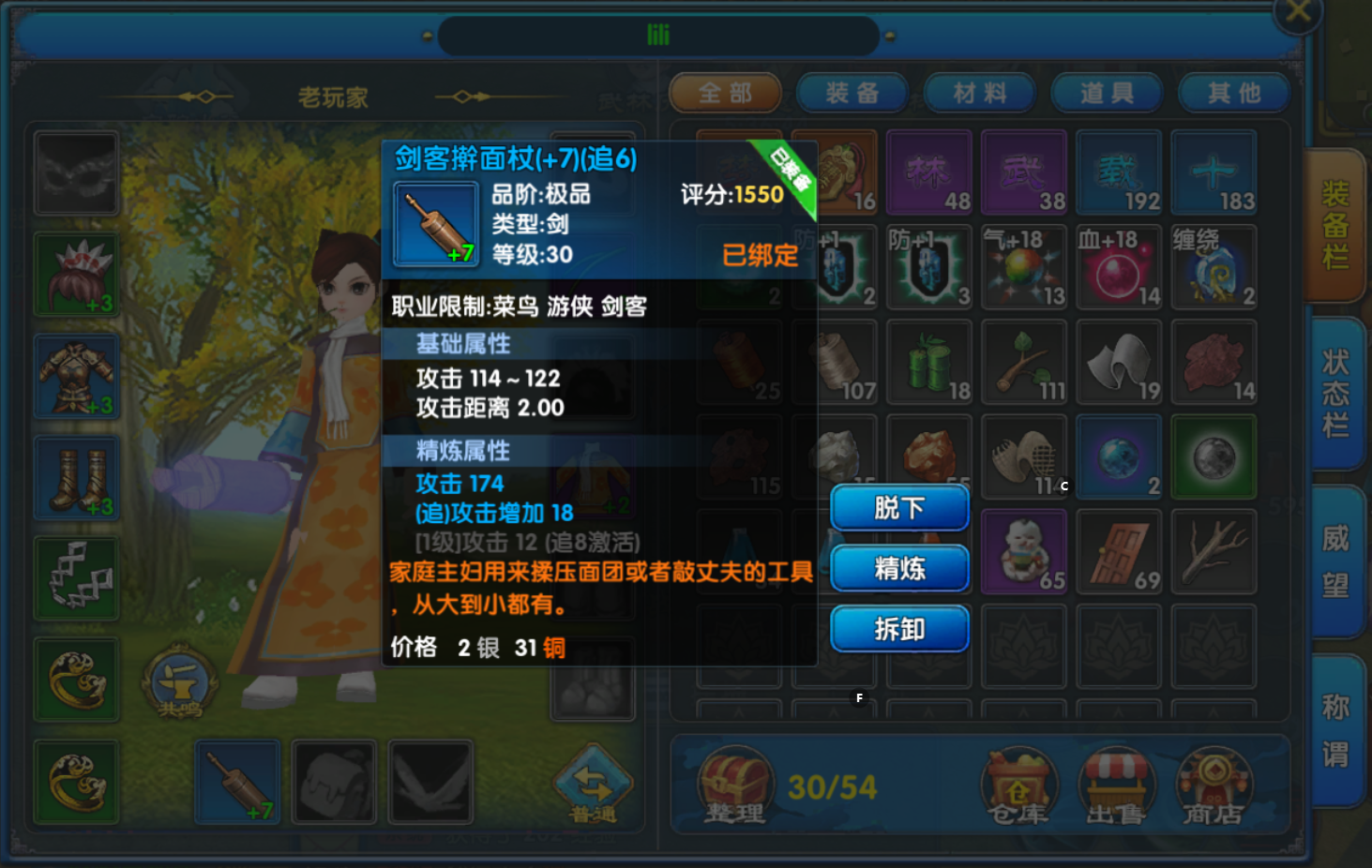
Task: Select the 材料 materials tab
Action: pos(980,93)
